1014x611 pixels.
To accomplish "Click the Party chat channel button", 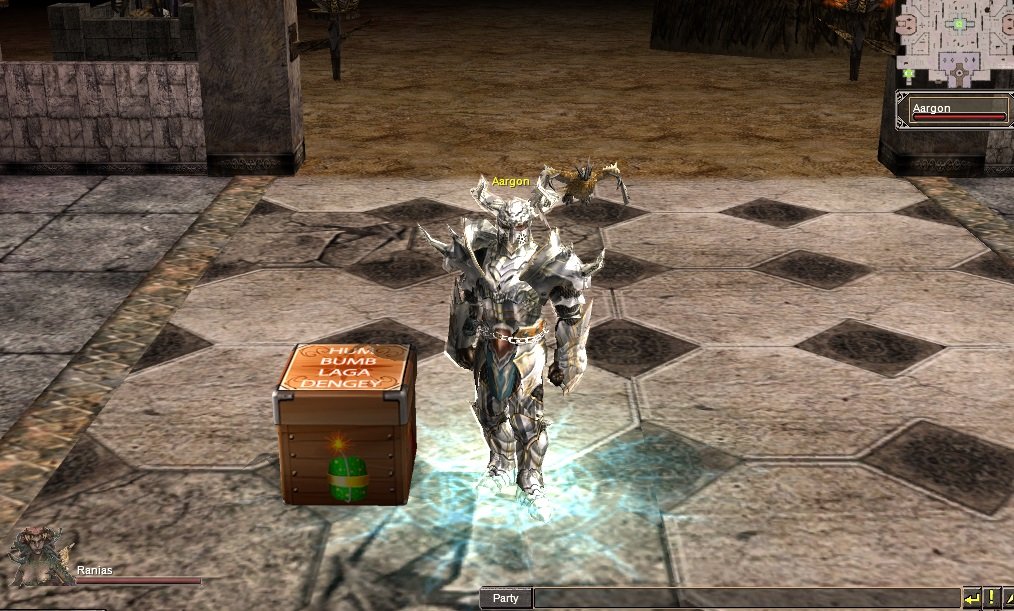I will click(x=506, y=598).
